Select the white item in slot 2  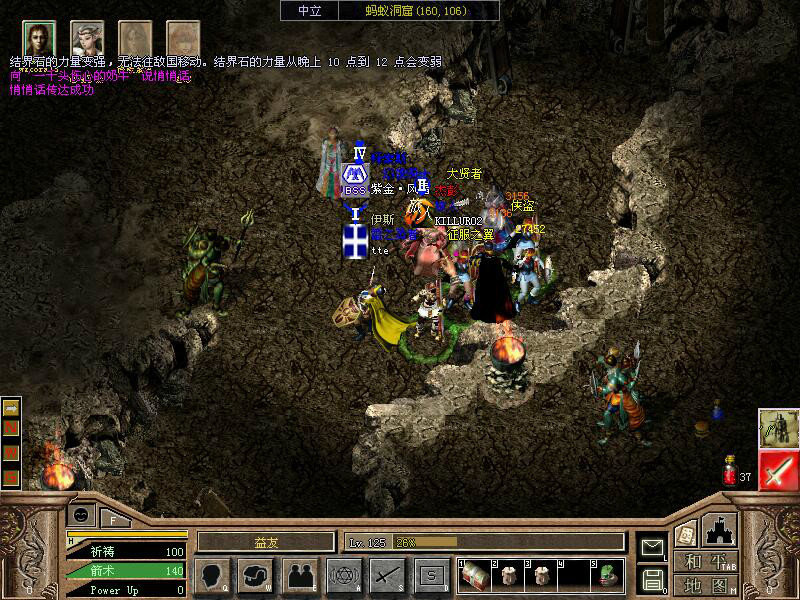click(x=509, y=574)
